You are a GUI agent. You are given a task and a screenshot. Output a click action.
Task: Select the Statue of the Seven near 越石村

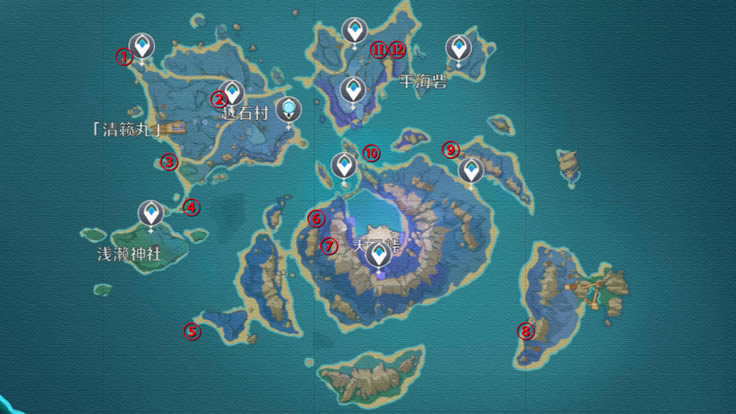tap(290, 109)
